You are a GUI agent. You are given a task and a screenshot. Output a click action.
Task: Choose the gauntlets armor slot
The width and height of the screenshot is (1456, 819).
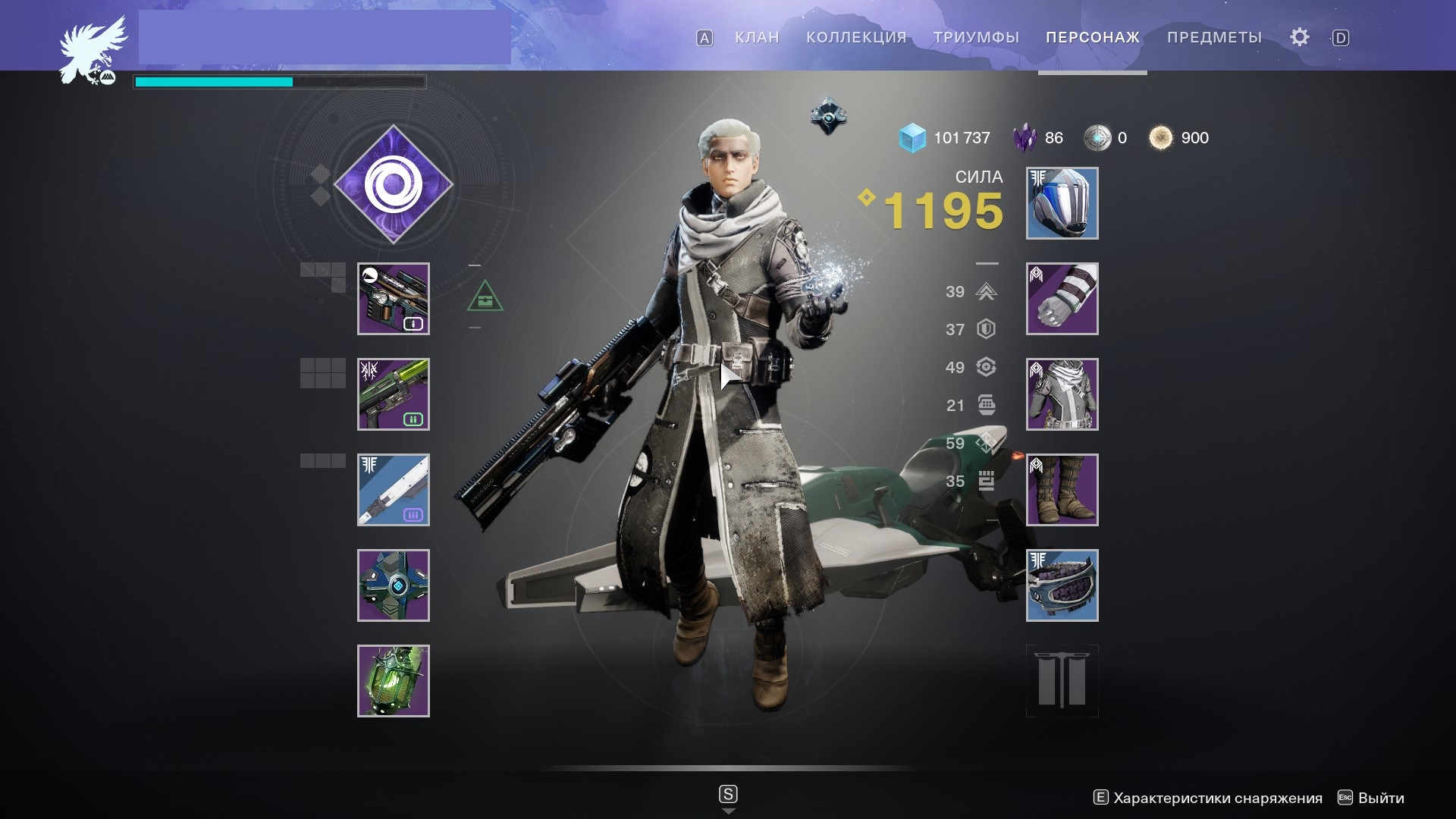[1062, 299]
